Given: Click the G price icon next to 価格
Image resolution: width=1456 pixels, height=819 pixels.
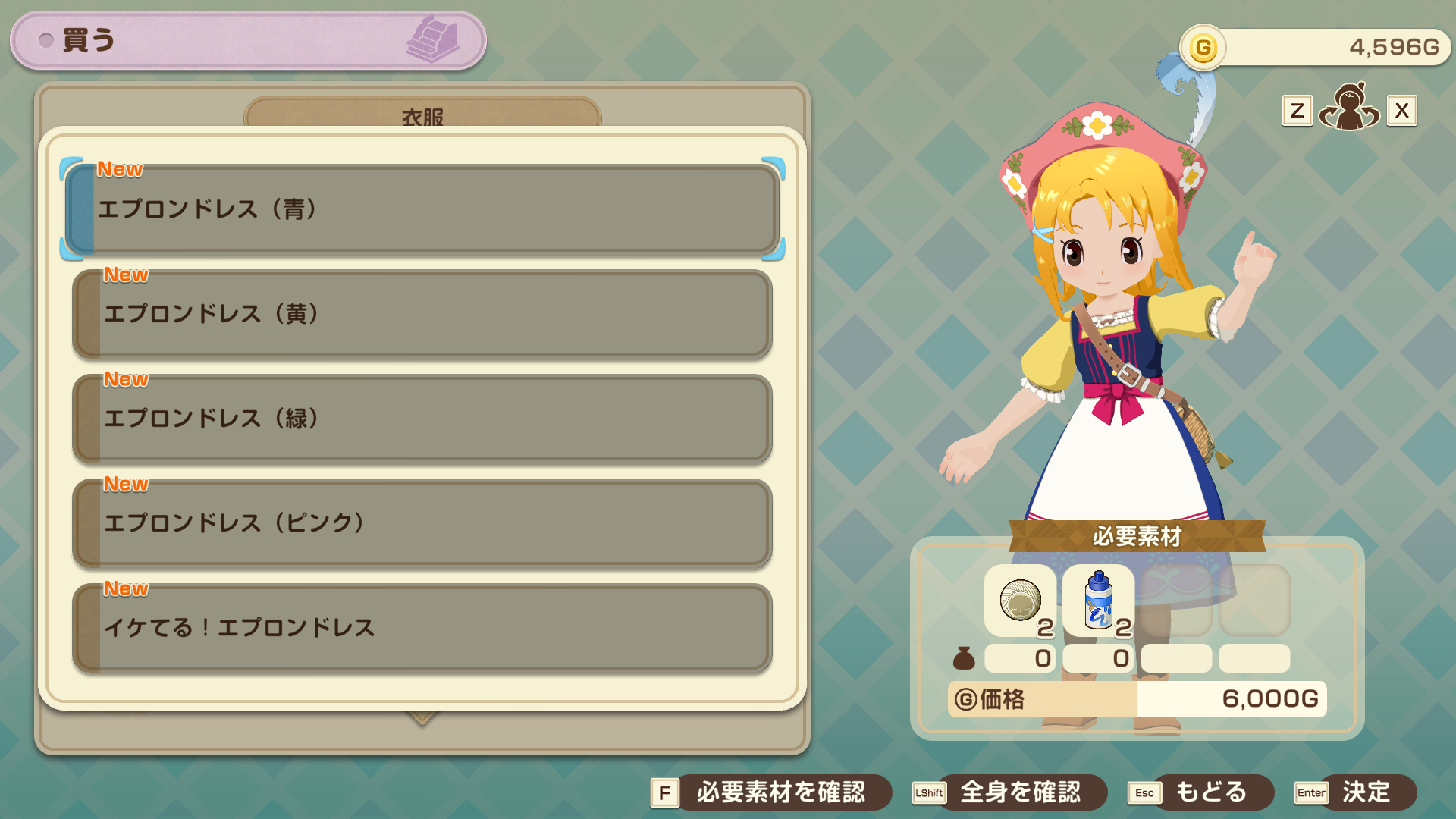Looking at the screenshot, I should pos(964,699).
